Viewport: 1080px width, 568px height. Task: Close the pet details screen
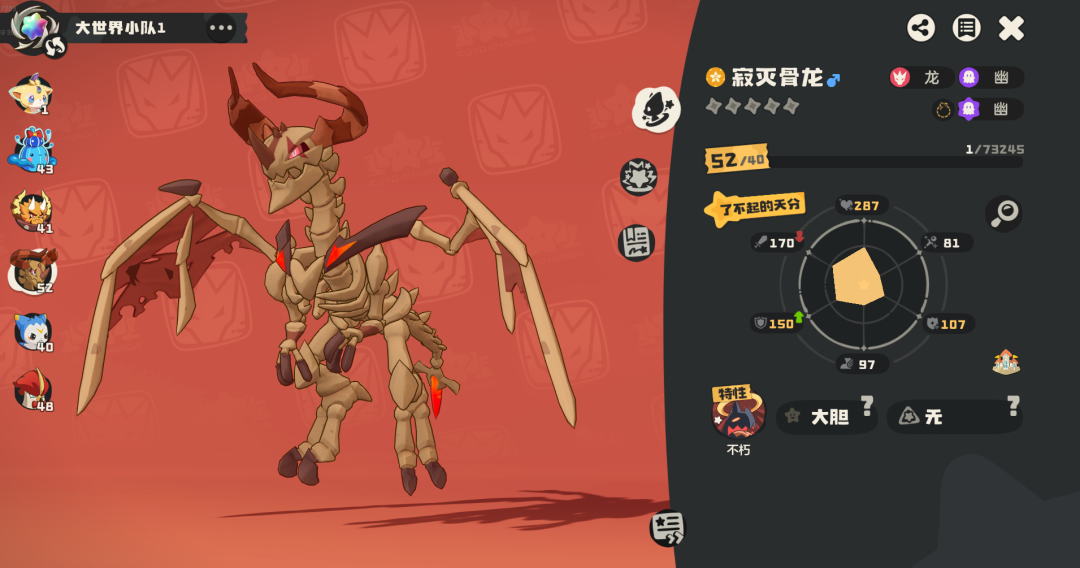1011,28
